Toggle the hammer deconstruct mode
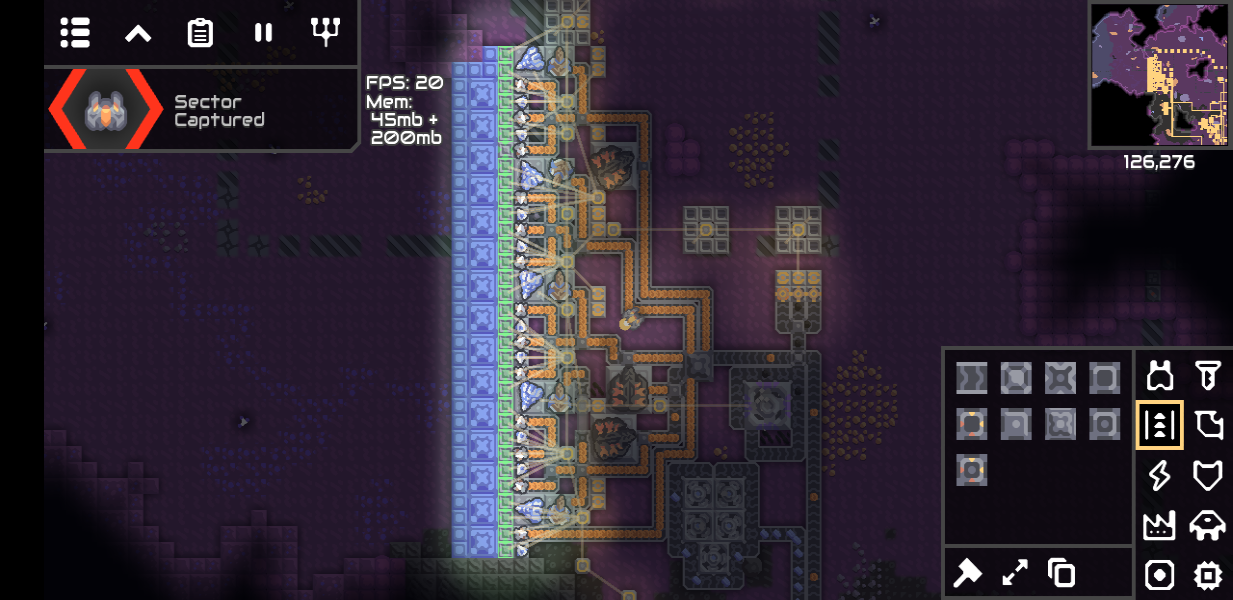The height and width of the screenshot is (600, 1233). point(969,573)
